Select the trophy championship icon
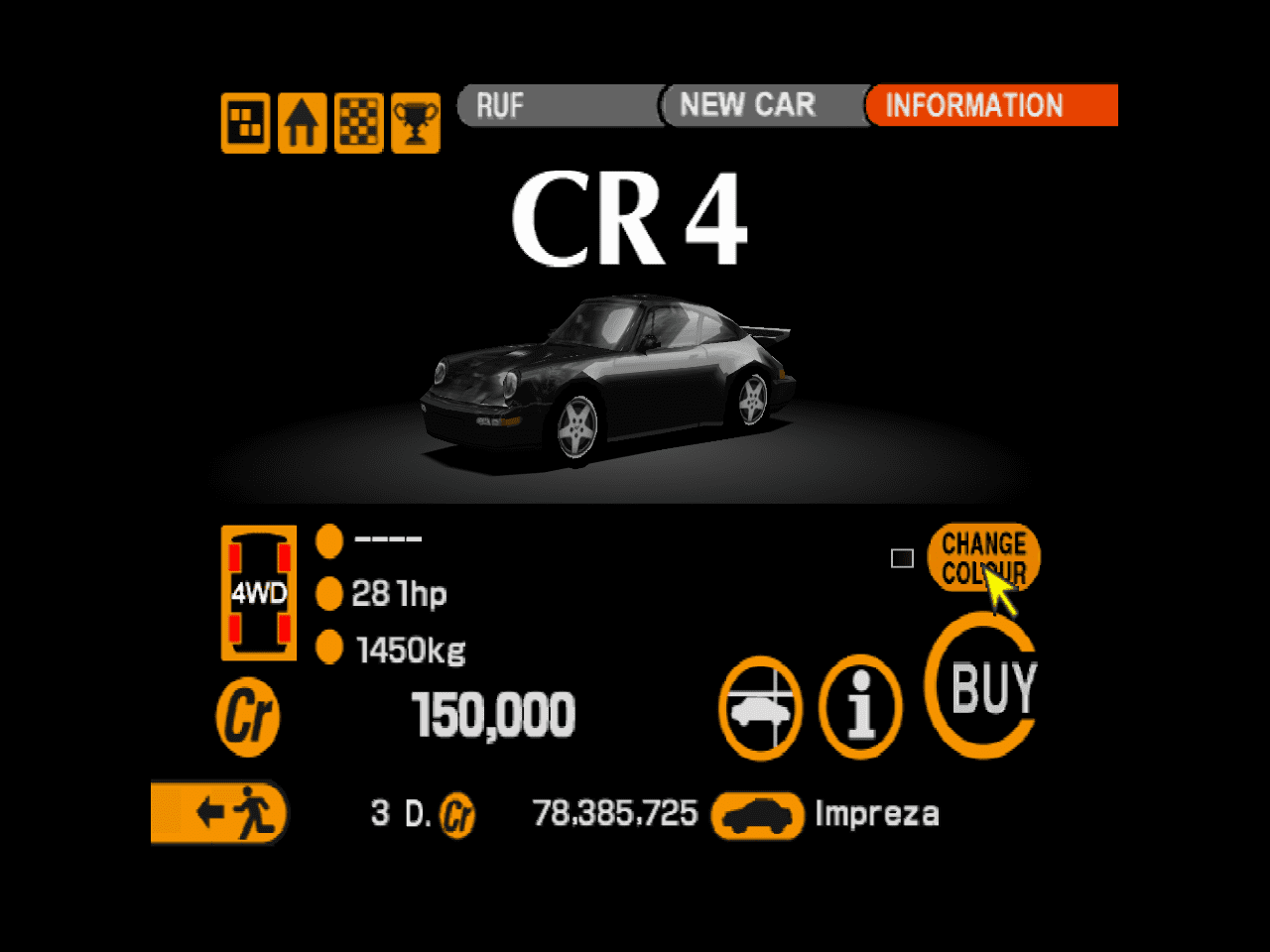 click(x=416, y=123)
